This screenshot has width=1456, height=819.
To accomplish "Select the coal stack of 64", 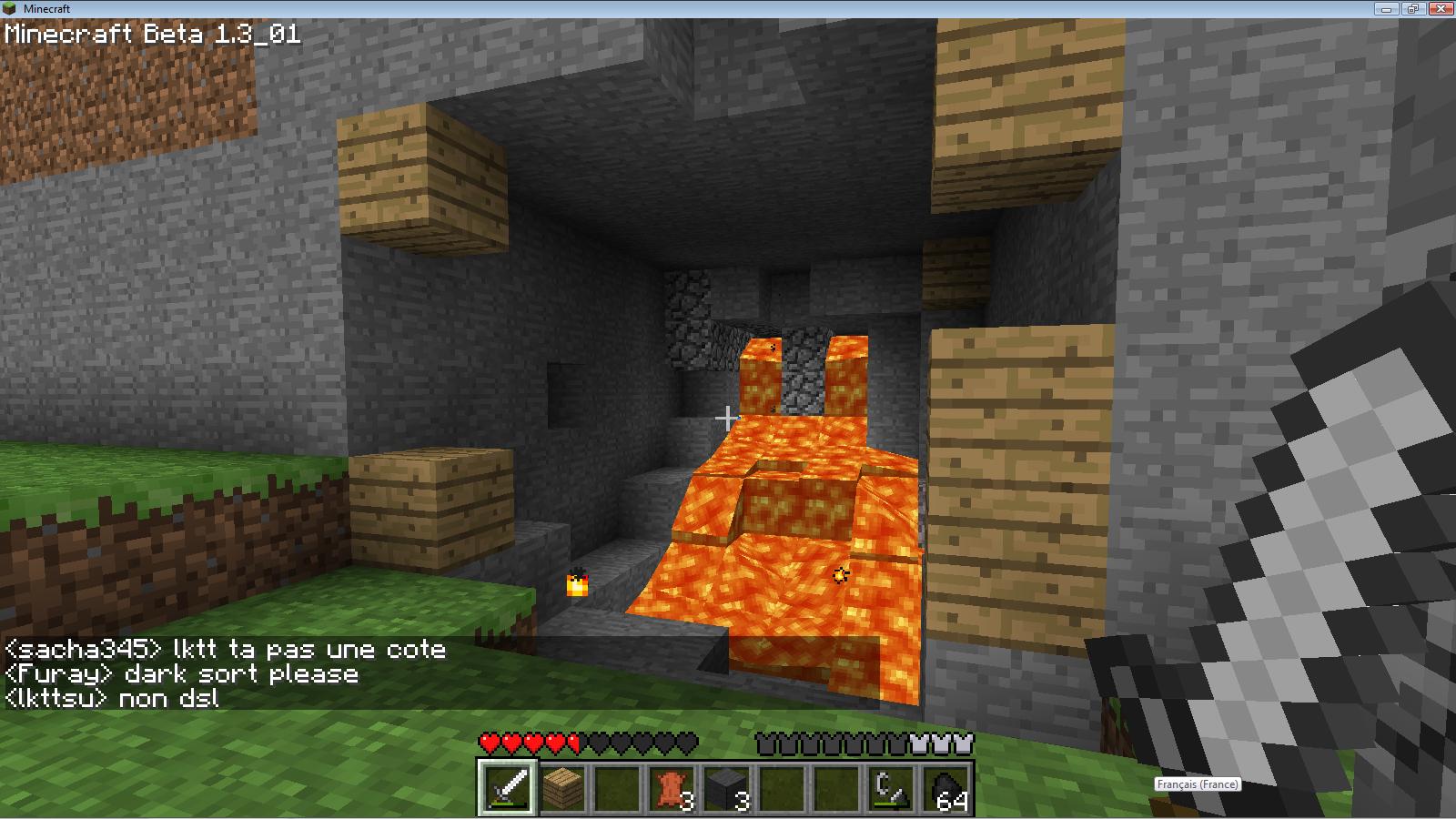I will pos(946,787).
